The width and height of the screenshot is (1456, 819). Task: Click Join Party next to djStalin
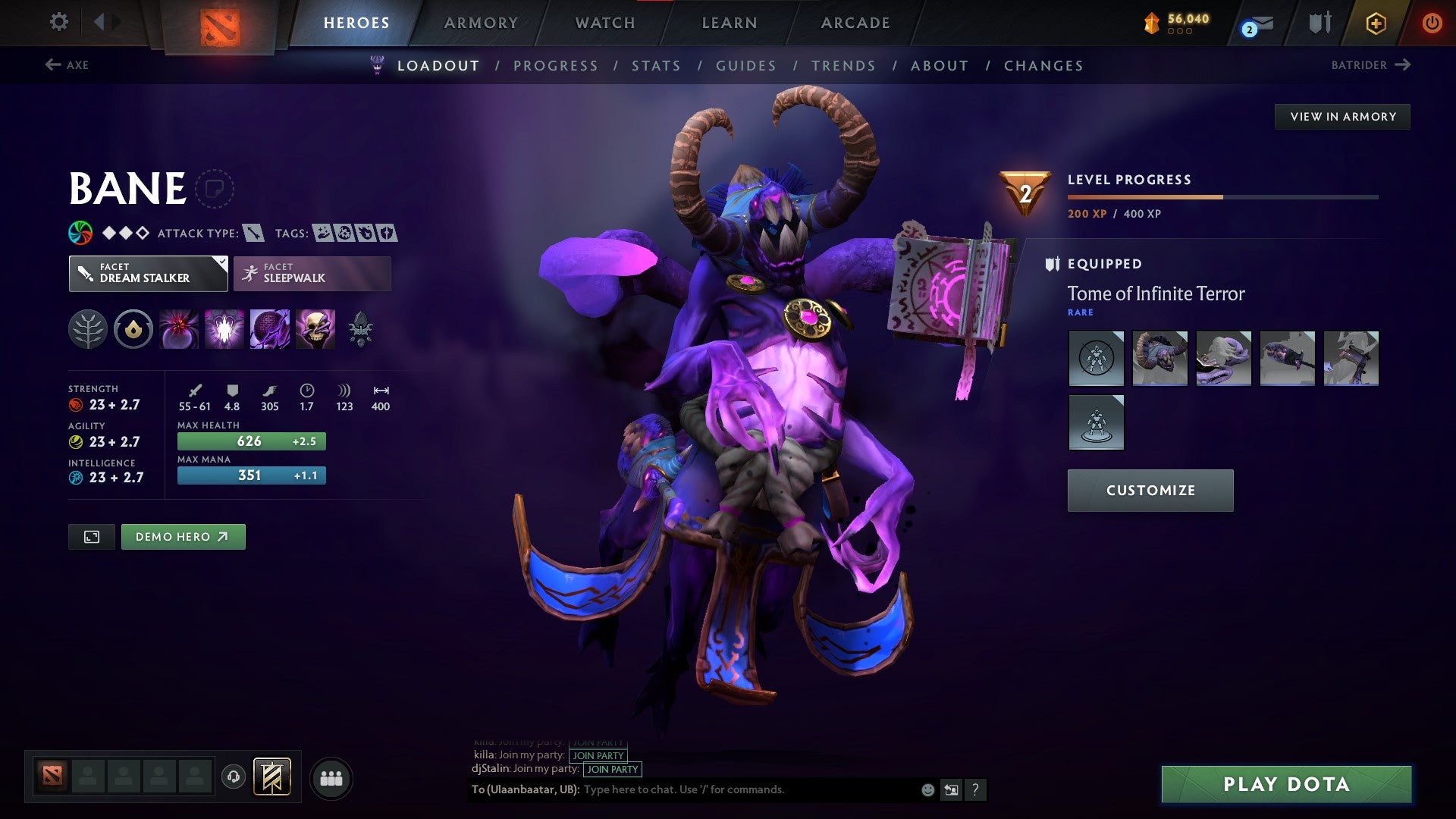pos(612,769)
